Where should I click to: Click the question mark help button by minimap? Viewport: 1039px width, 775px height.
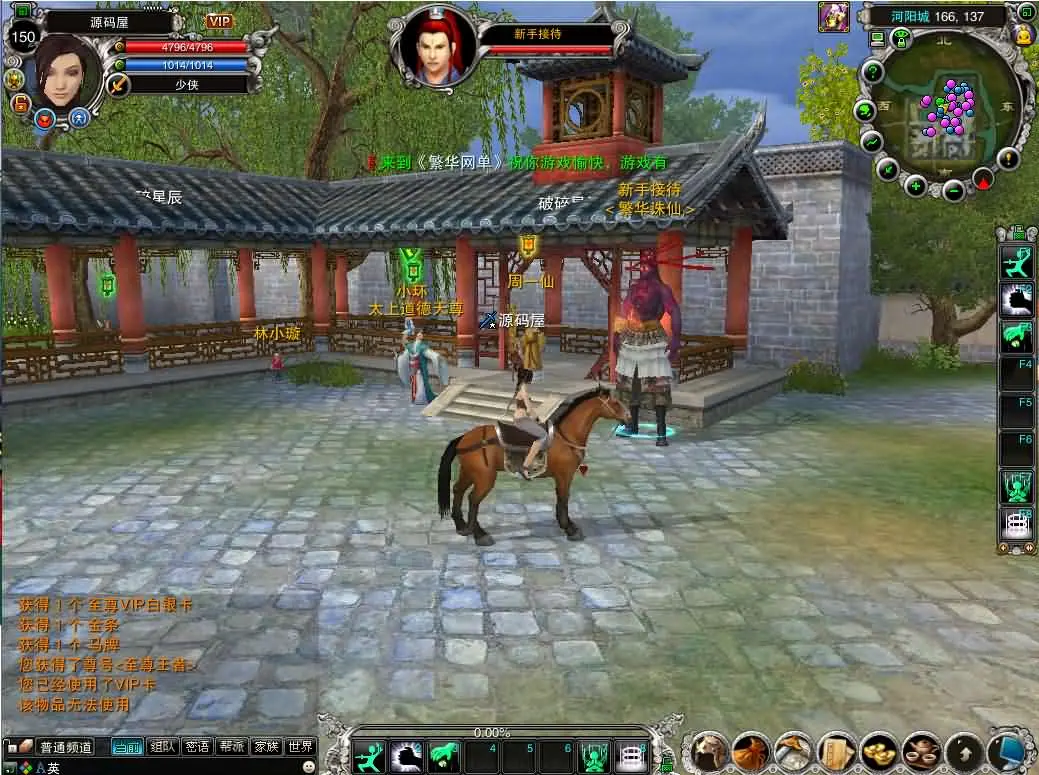point(873,71)
